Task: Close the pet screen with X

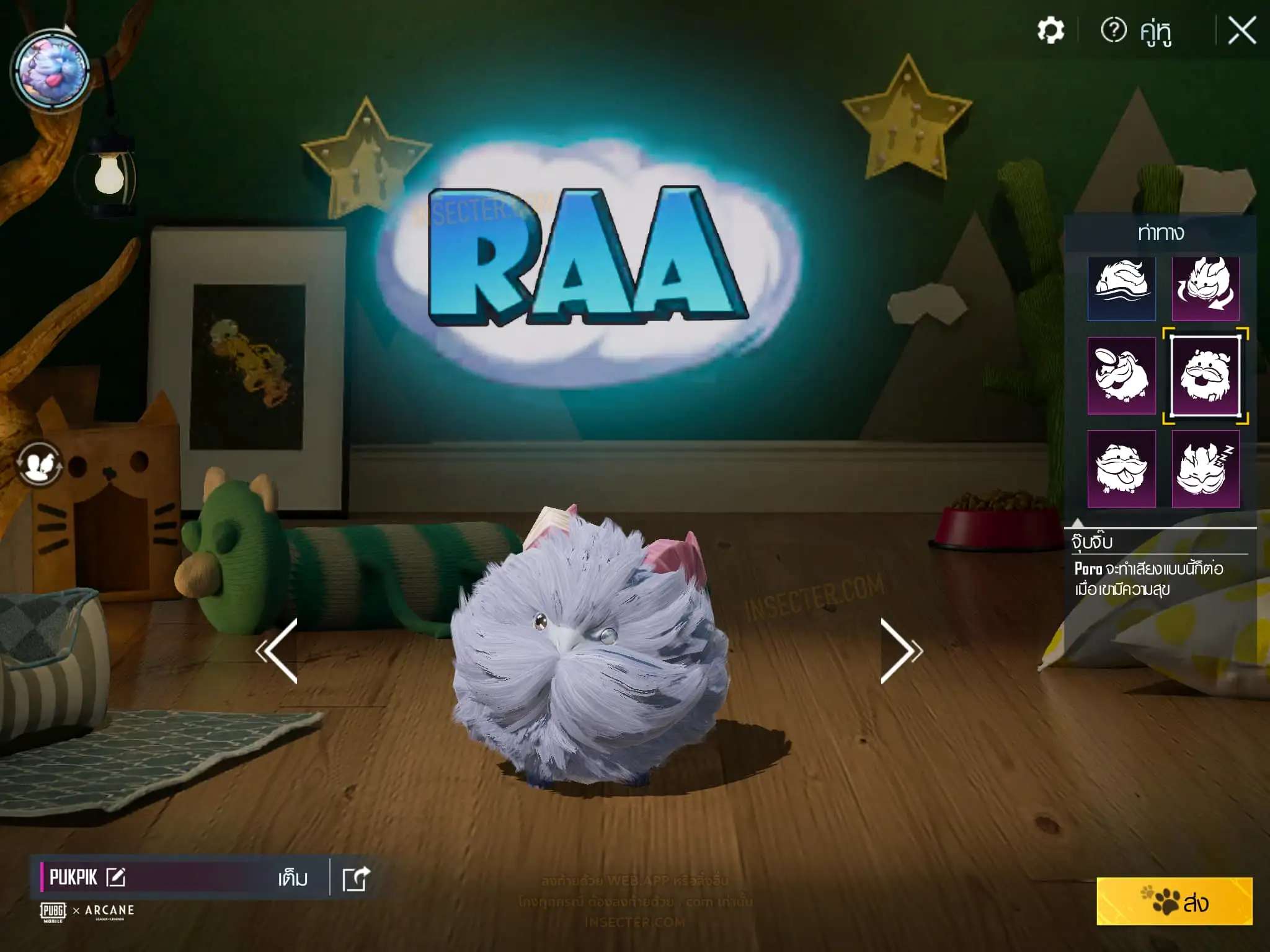Action: pyautogui.click(x=1241, y=31)
